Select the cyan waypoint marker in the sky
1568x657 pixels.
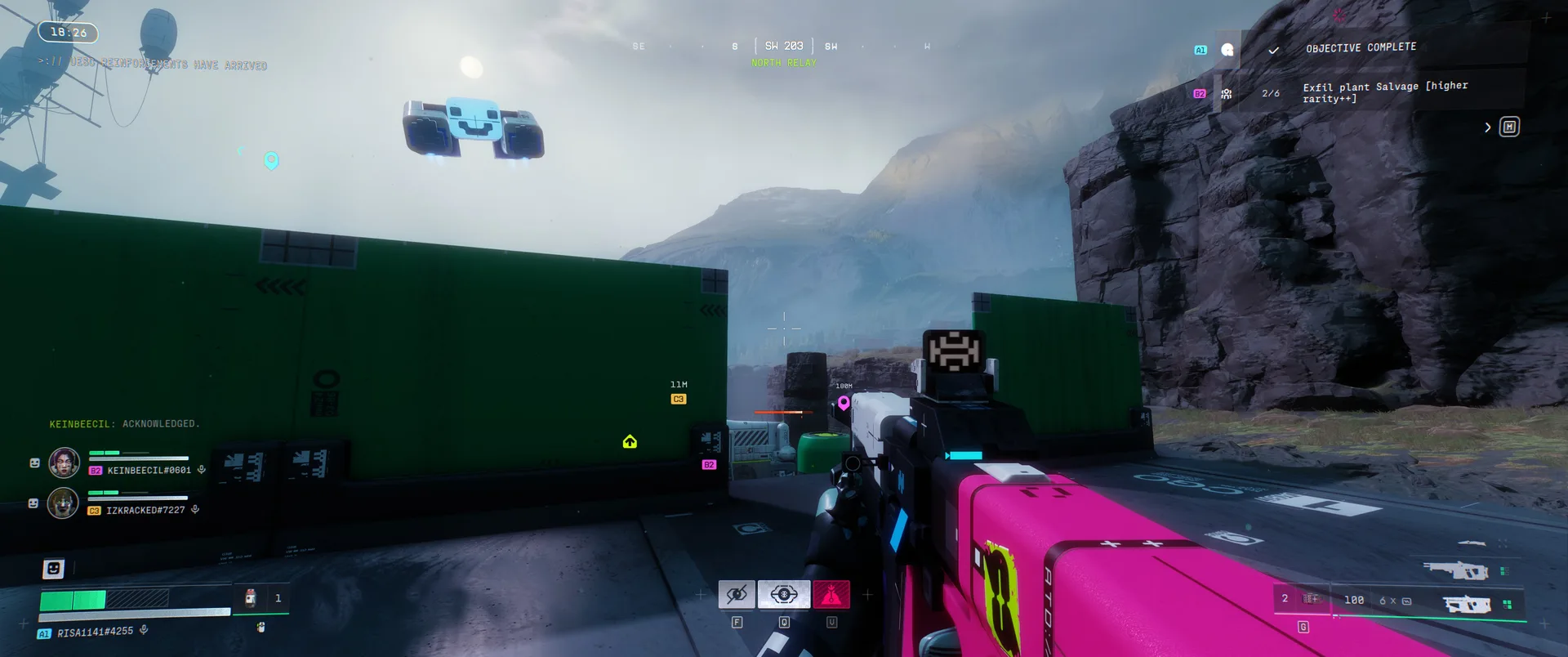pos(272,160)
